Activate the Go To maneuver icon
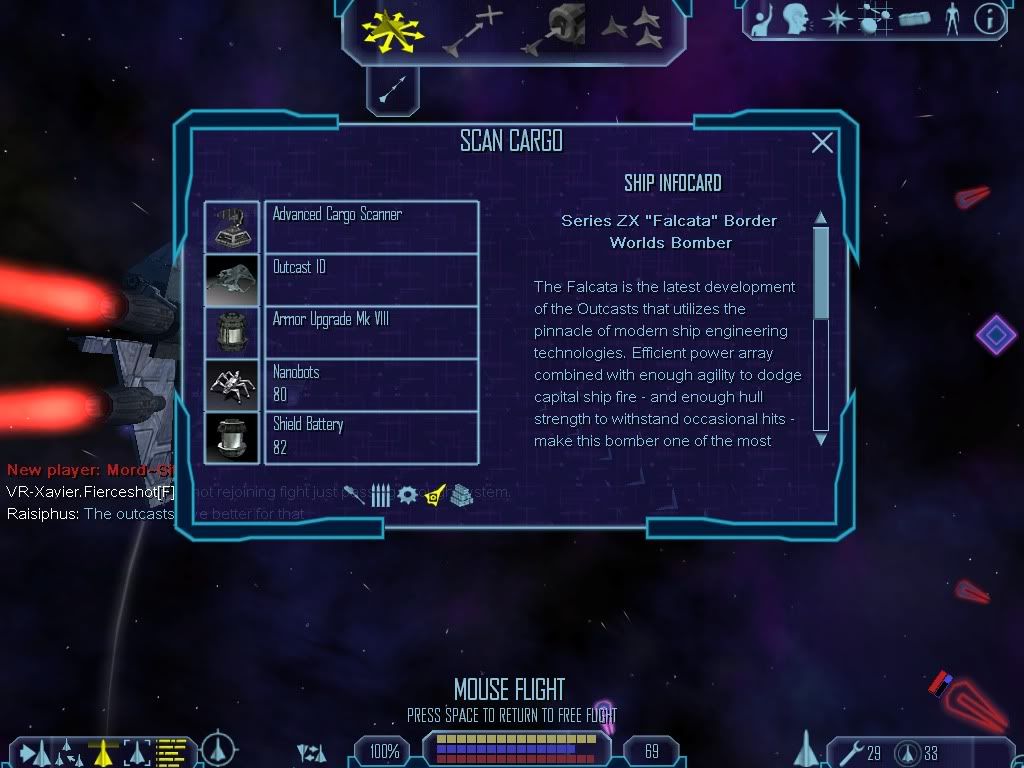The height and width of the screenshot is (768, 1024). tap(473, 31)
